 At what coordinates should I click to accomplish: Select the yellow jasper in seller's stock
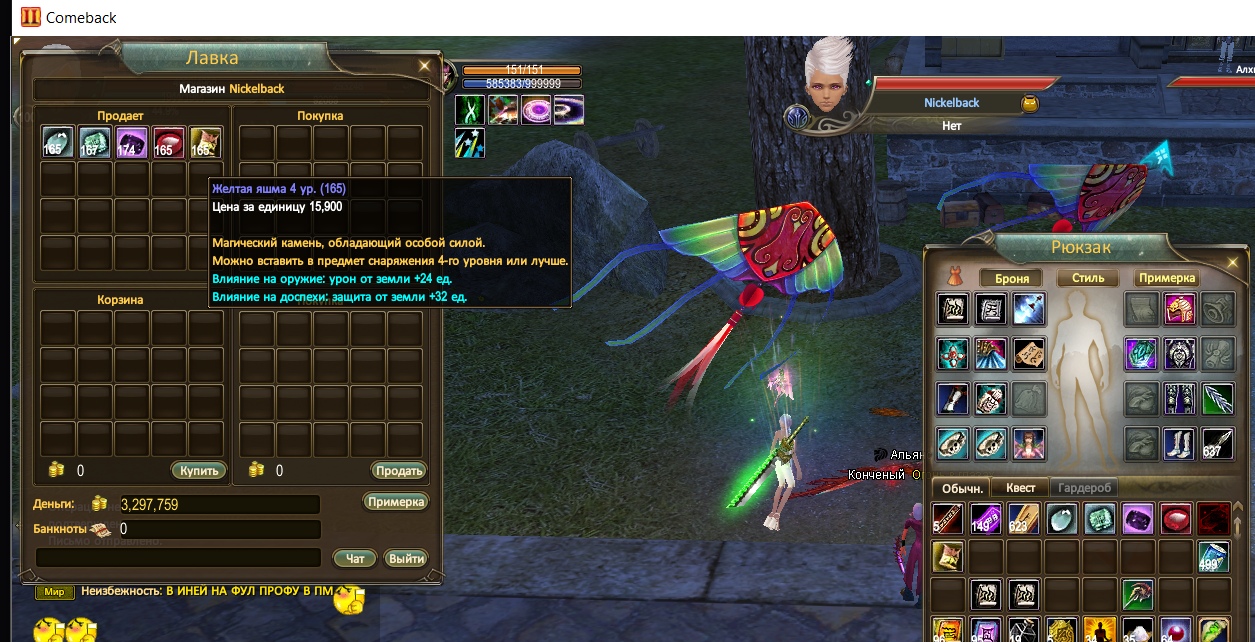(x=206, y=143)
